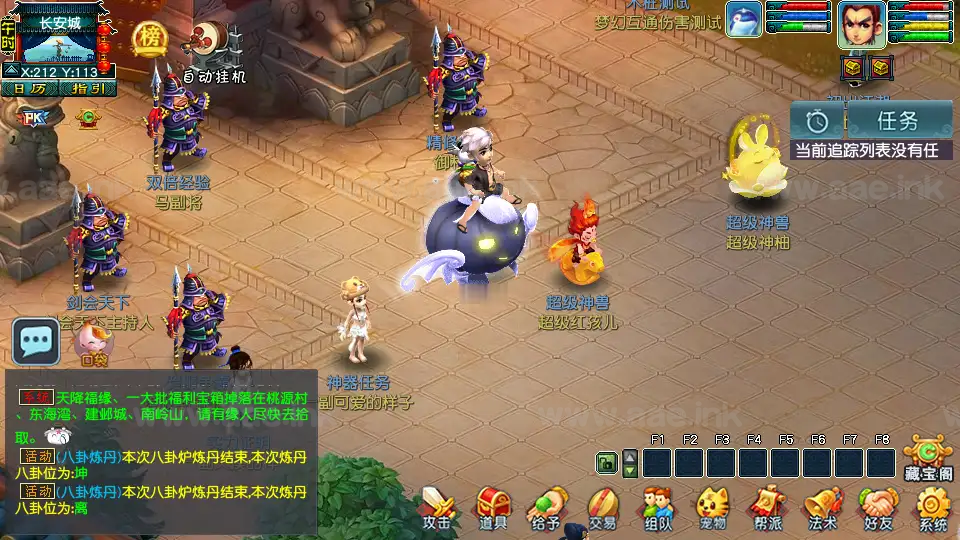Viewport: 960px width, 540px height.
Task: Toggle the PK mode badge
Action: coord(33,118)
